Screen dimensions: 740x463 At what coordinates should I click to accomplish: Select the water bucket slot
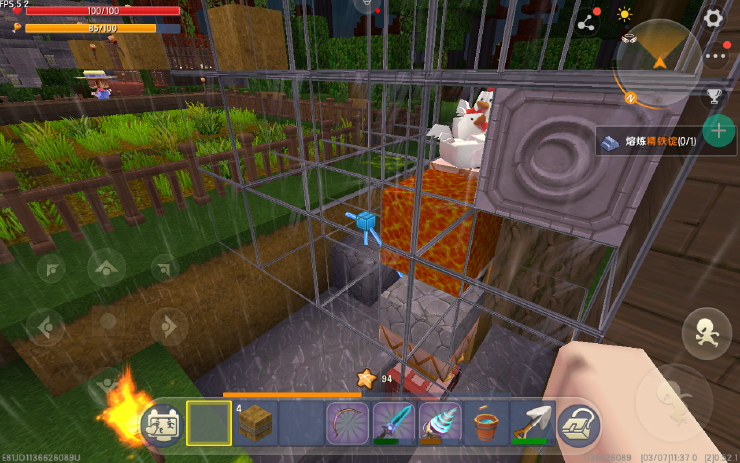[x=485, y=424]
